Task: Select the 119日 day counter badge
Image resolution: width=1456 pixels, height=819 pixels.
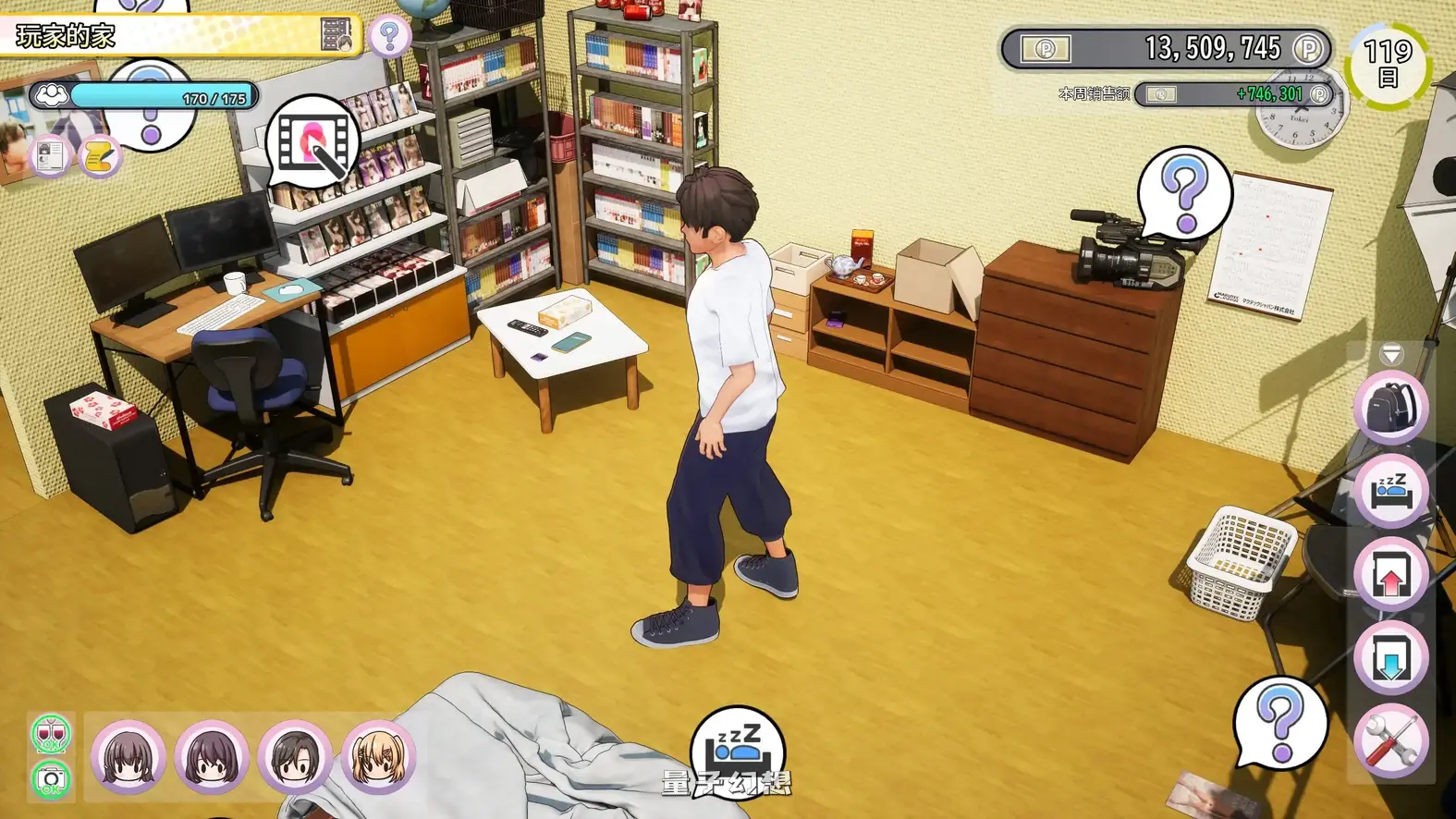Action: (1387, 65)
